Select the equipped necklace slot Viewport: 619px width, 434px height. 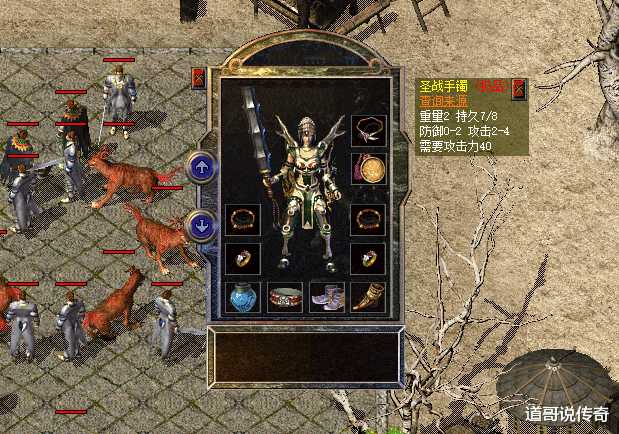point(369,130)
